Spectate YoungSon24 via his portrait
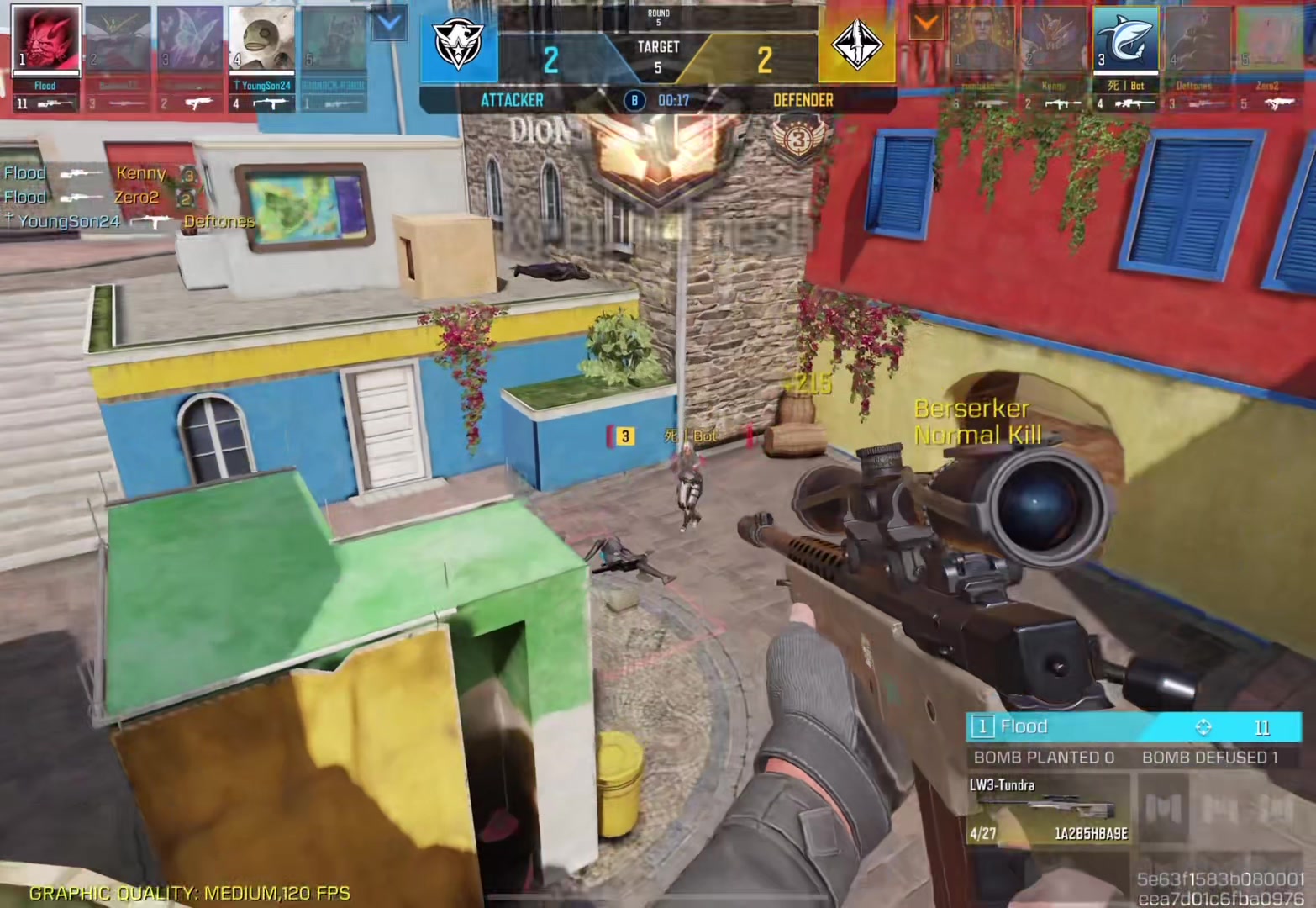 (x=261, y=40)
